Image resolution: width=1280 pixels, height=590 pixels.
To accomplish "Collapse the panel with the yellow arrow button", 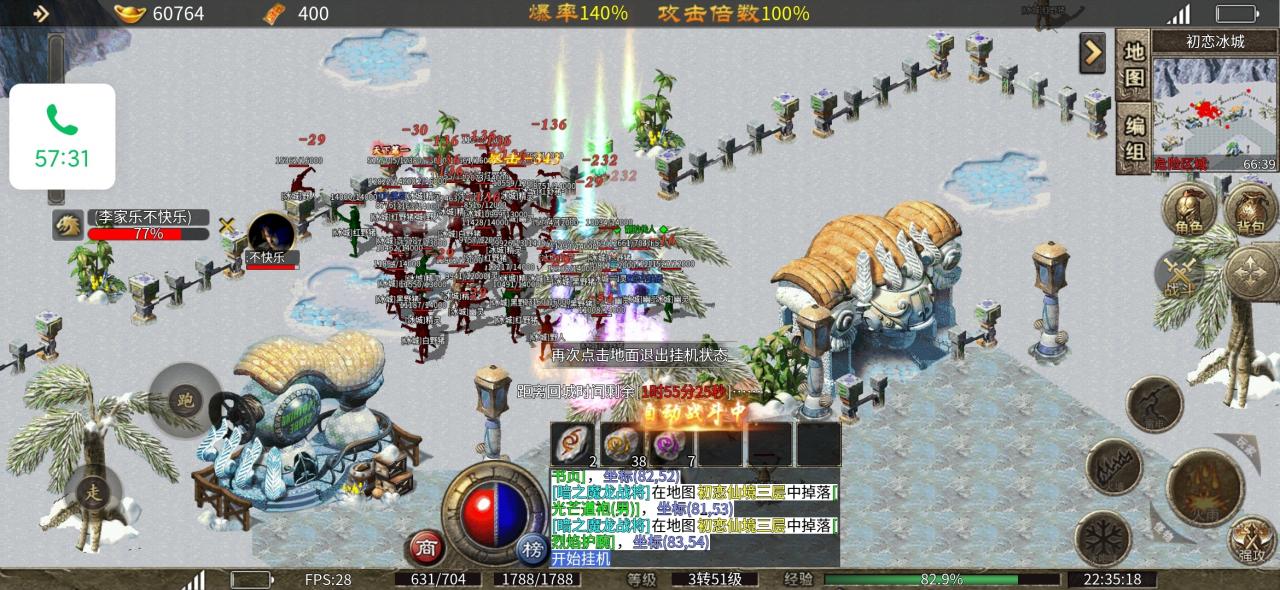I will tap(1092, 52).
